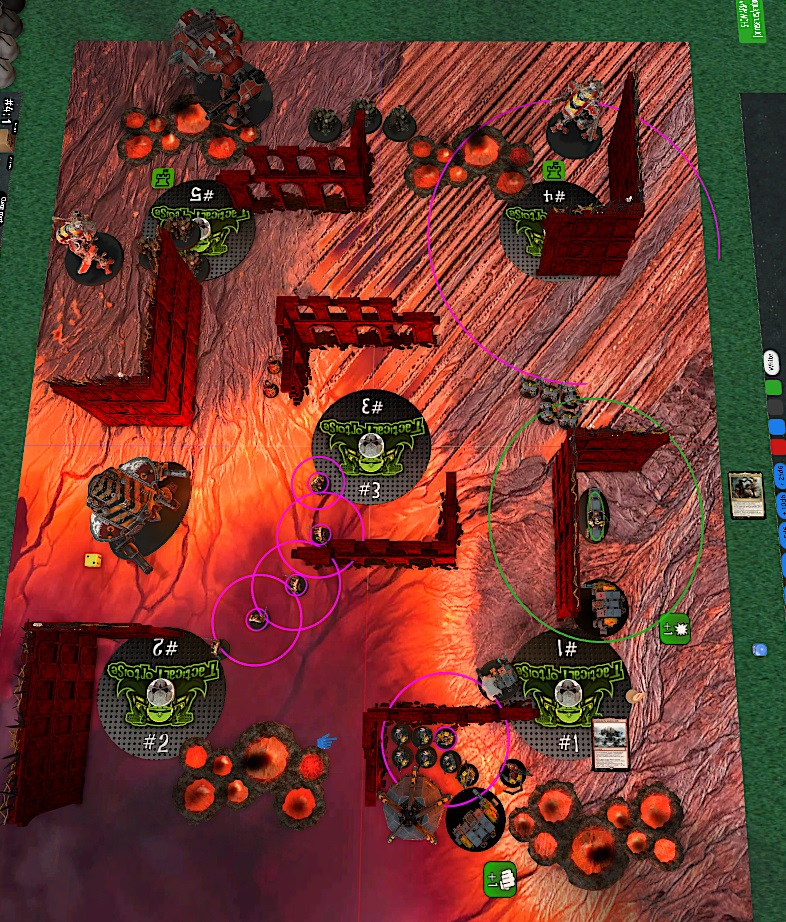Click the green plus-minus fist button

(499, 877)
